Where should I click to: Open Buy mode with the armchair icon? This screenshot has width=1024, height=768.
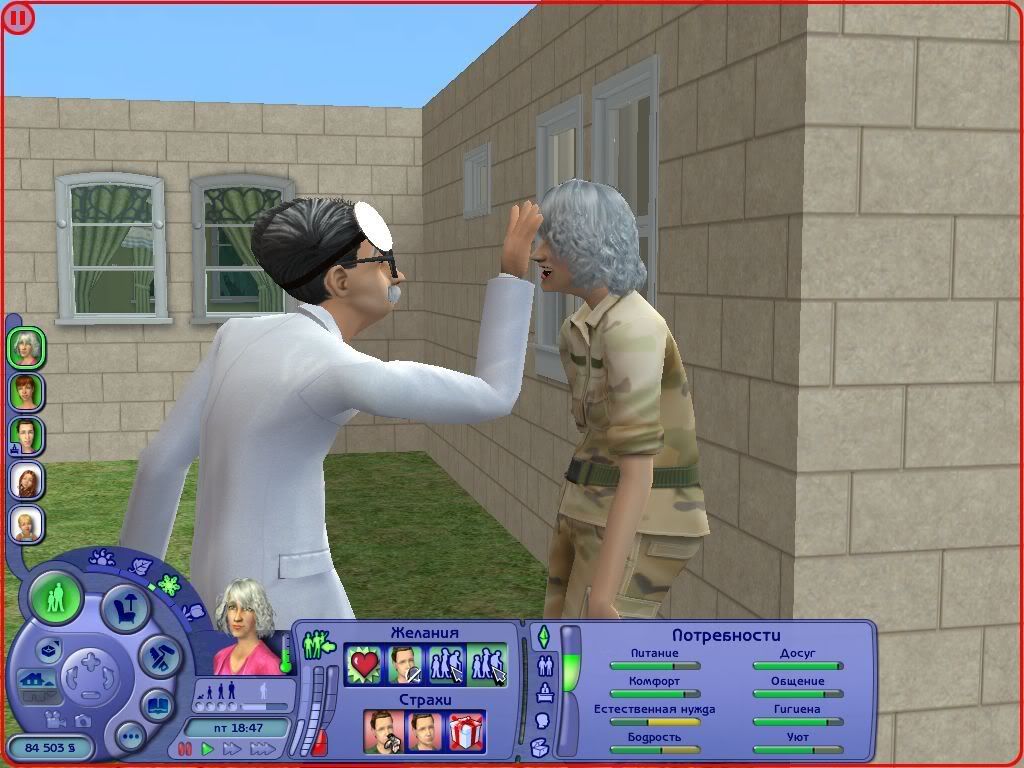[127, 608]
